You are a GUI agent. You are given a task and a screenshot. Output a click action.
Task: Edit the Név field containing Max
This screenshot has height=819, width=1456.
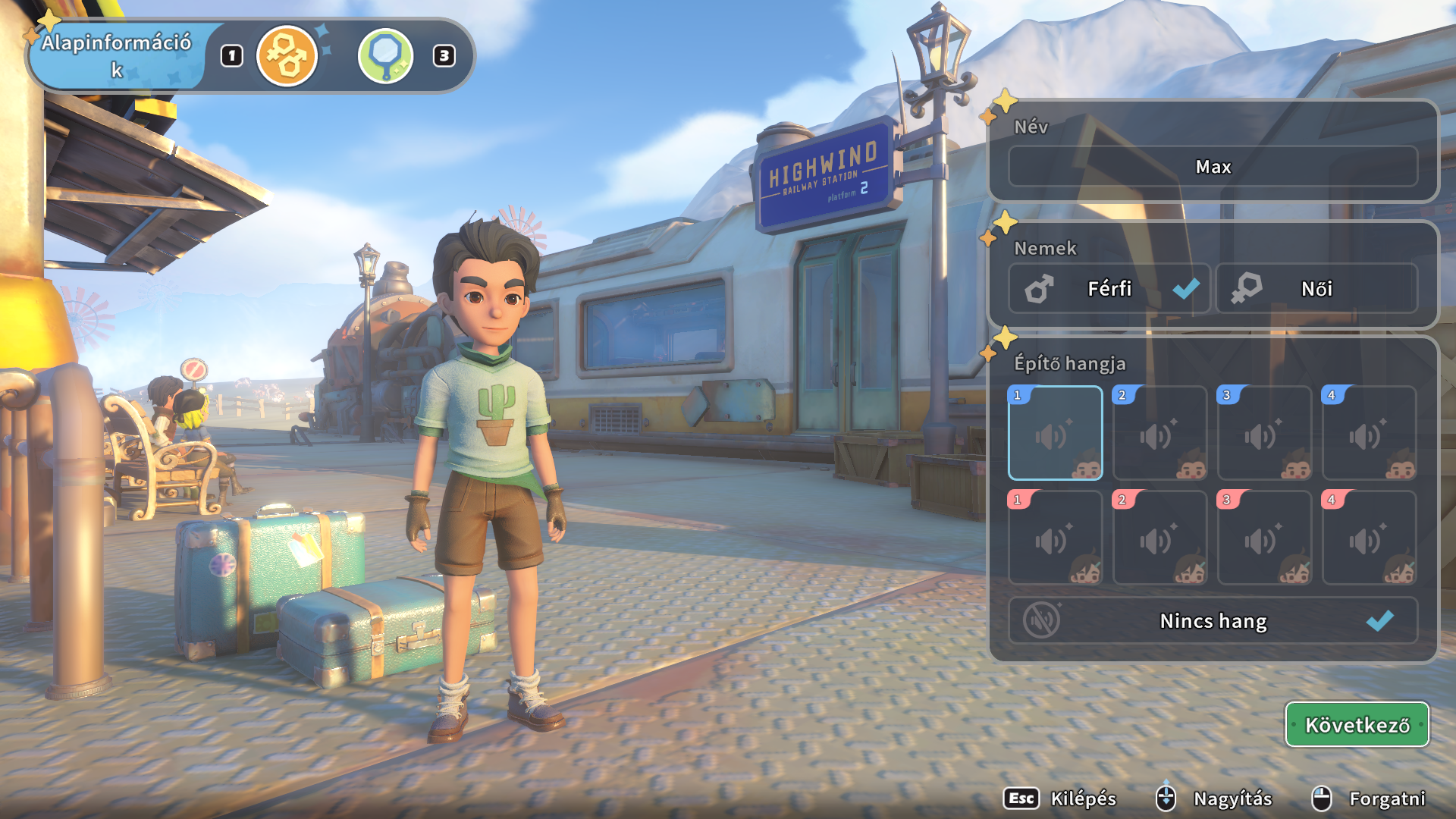[1213, 167]
